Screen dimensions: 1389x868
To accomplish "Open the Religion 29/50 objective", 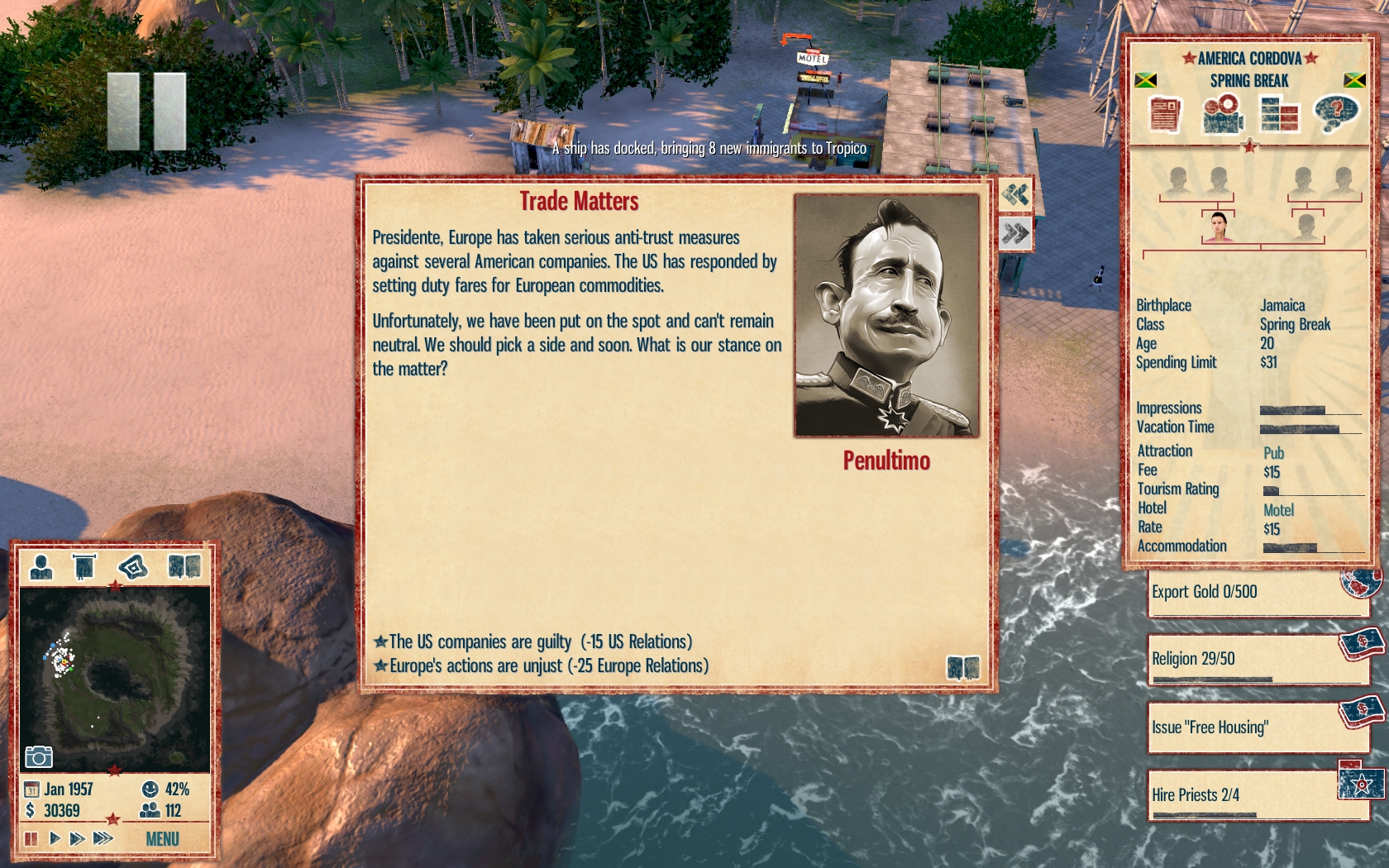I will [x=1256, y=659].
